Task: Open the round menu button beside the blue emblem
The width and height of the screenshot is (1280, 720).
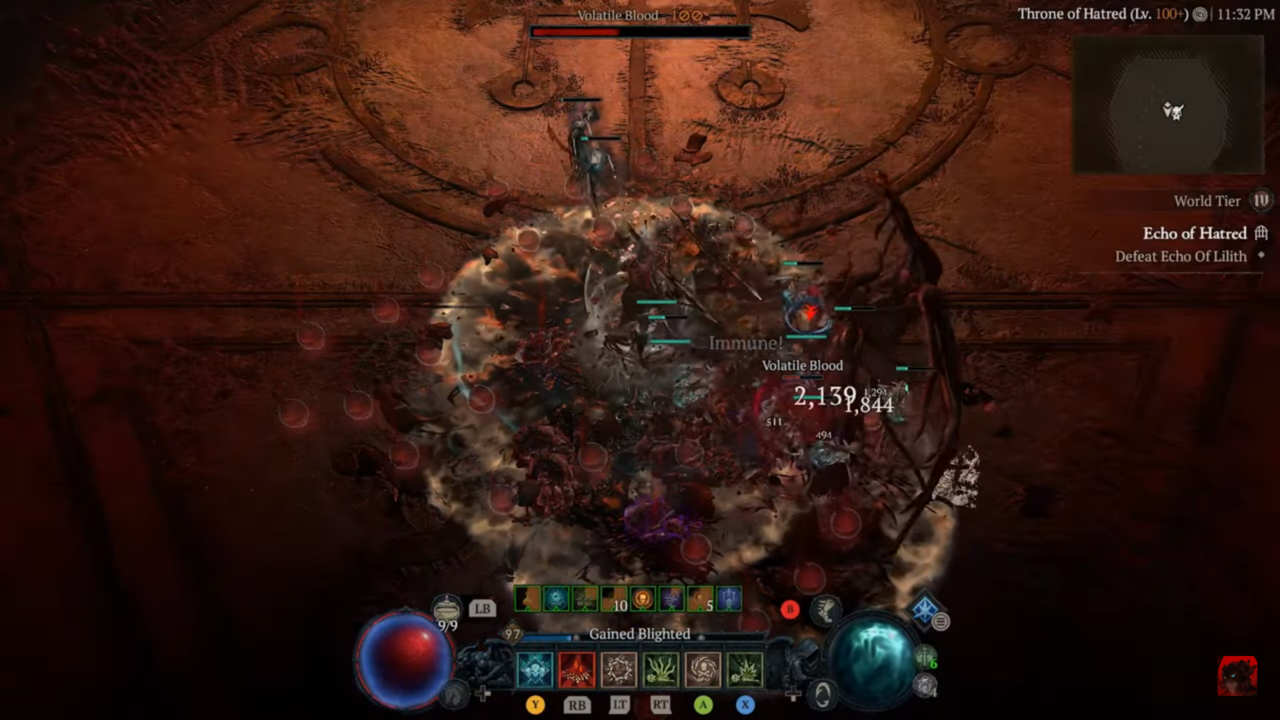Action: [x=941, y=622]
